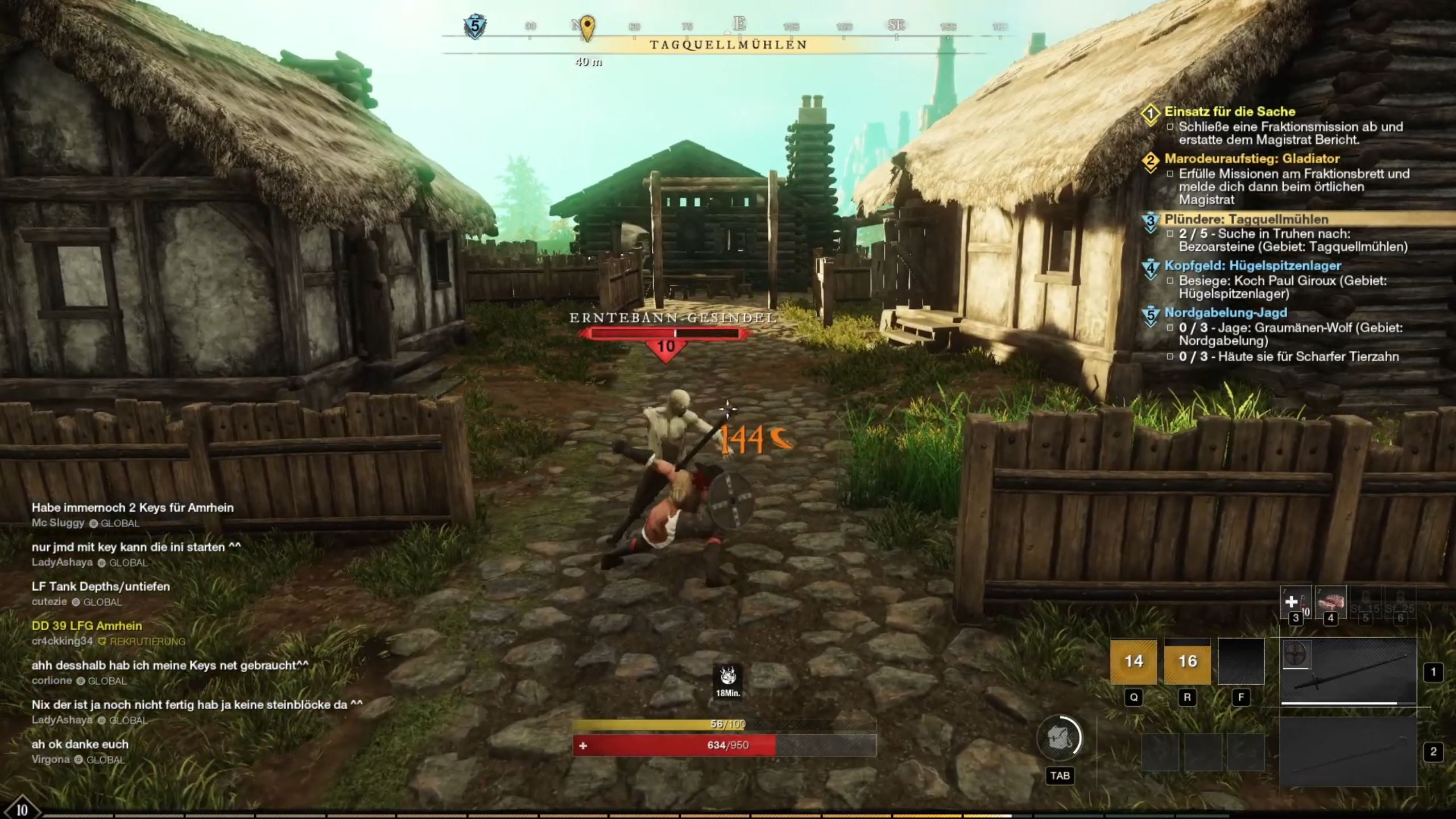Select the ability icon bound to Q
This screenshot has height=819, width=1456.
1134,662
